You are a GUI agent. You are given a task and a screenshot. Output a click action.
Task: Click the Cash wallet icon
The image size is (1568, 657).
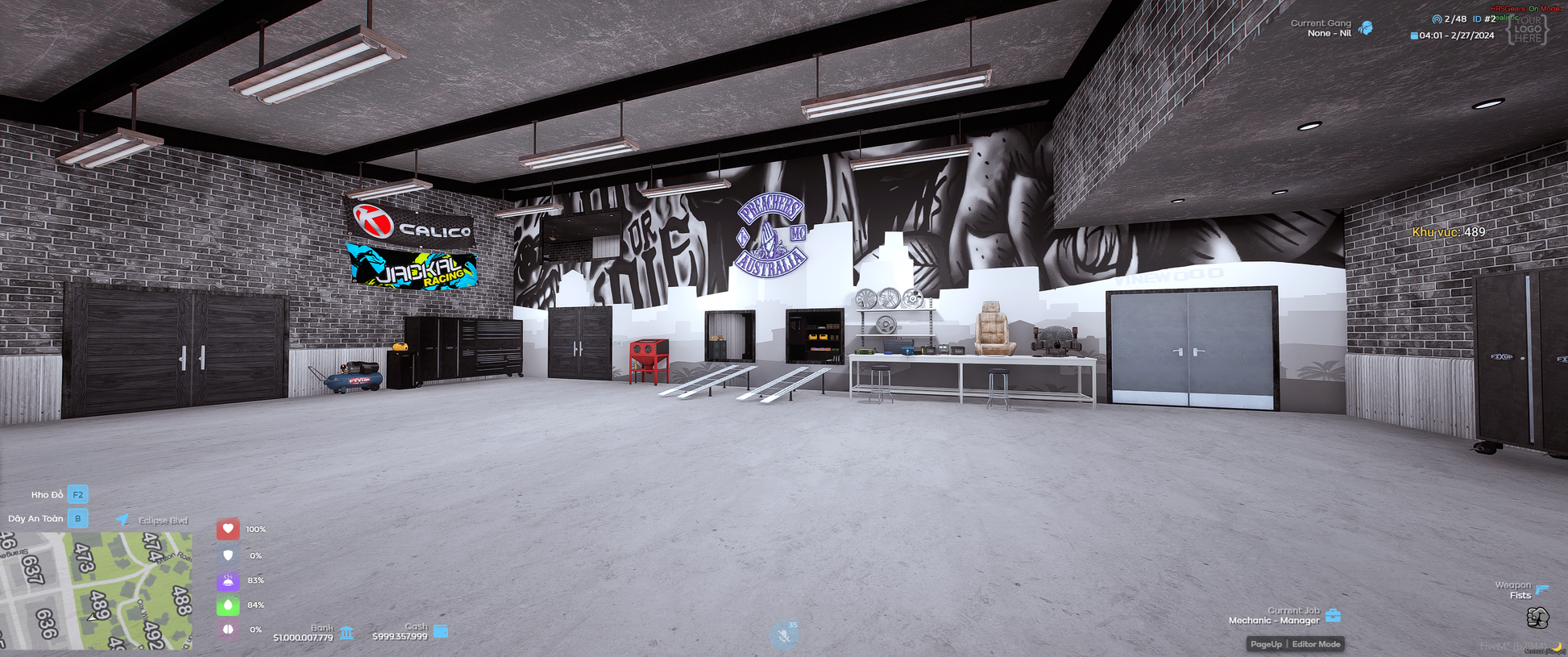tap(441, 631)
